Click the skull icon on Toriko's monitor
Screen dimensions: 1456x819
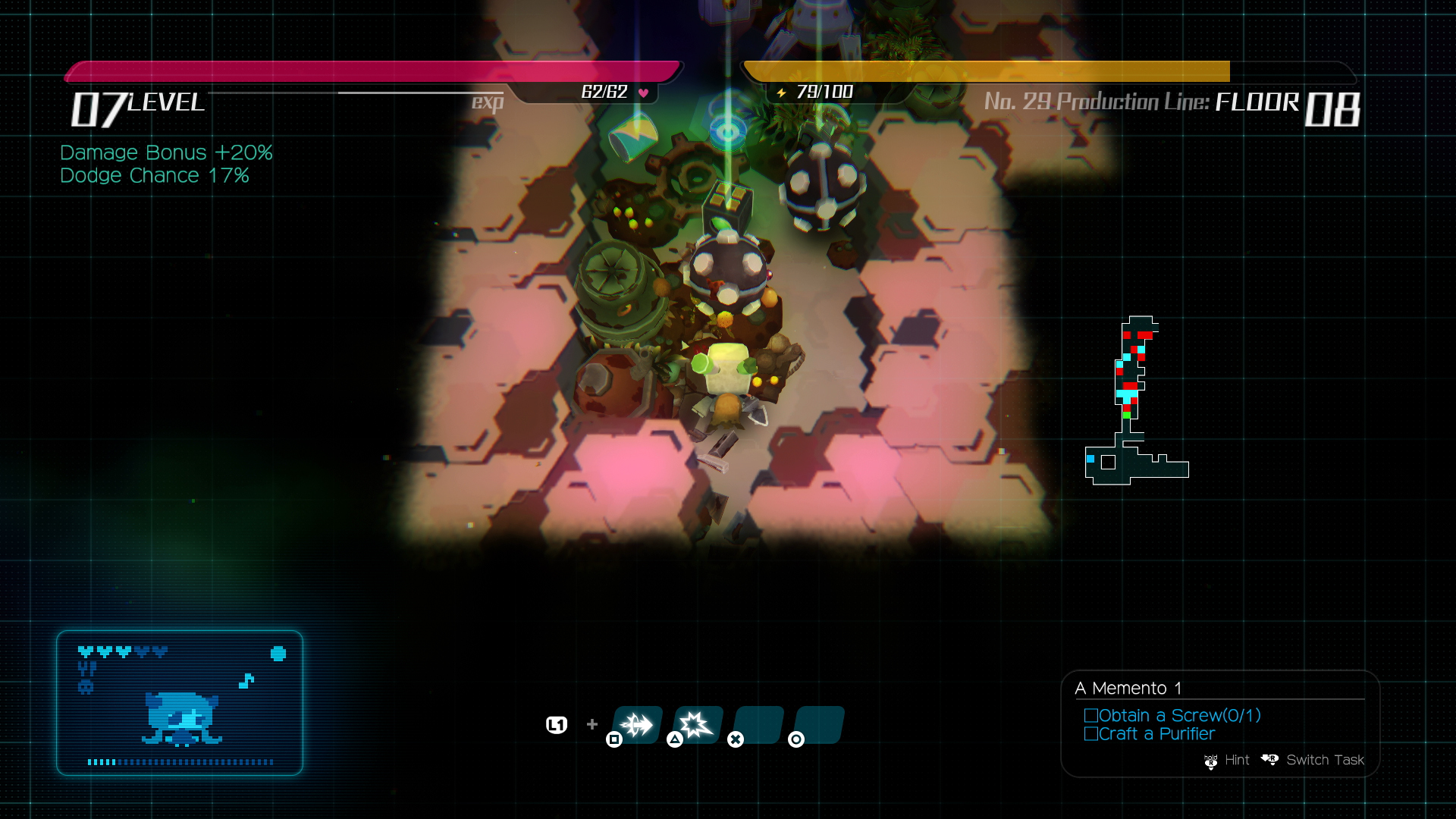point(86,686)
